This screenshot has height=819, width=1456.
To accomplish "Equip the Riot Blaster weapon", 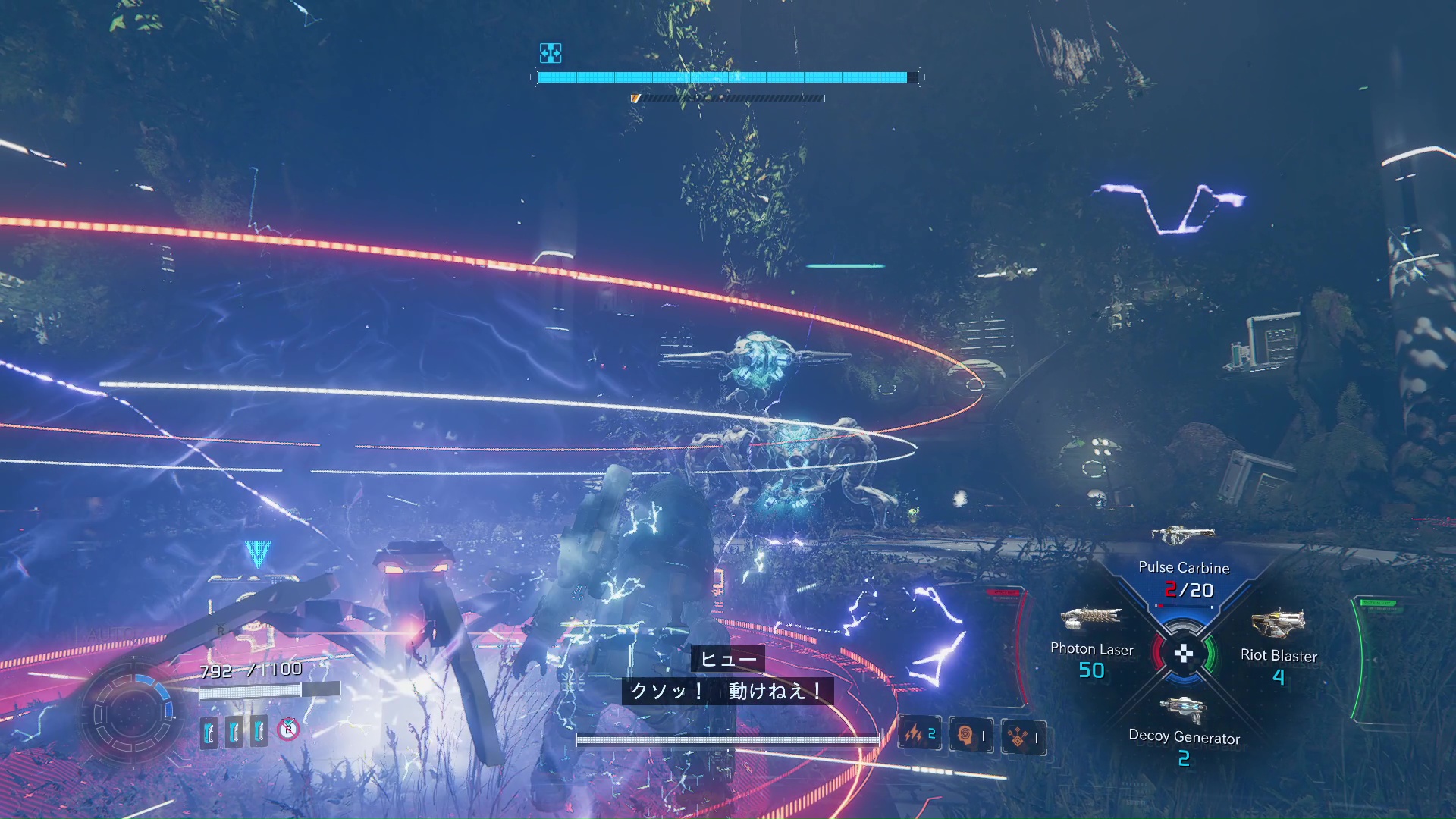I will click(1278, 625).
